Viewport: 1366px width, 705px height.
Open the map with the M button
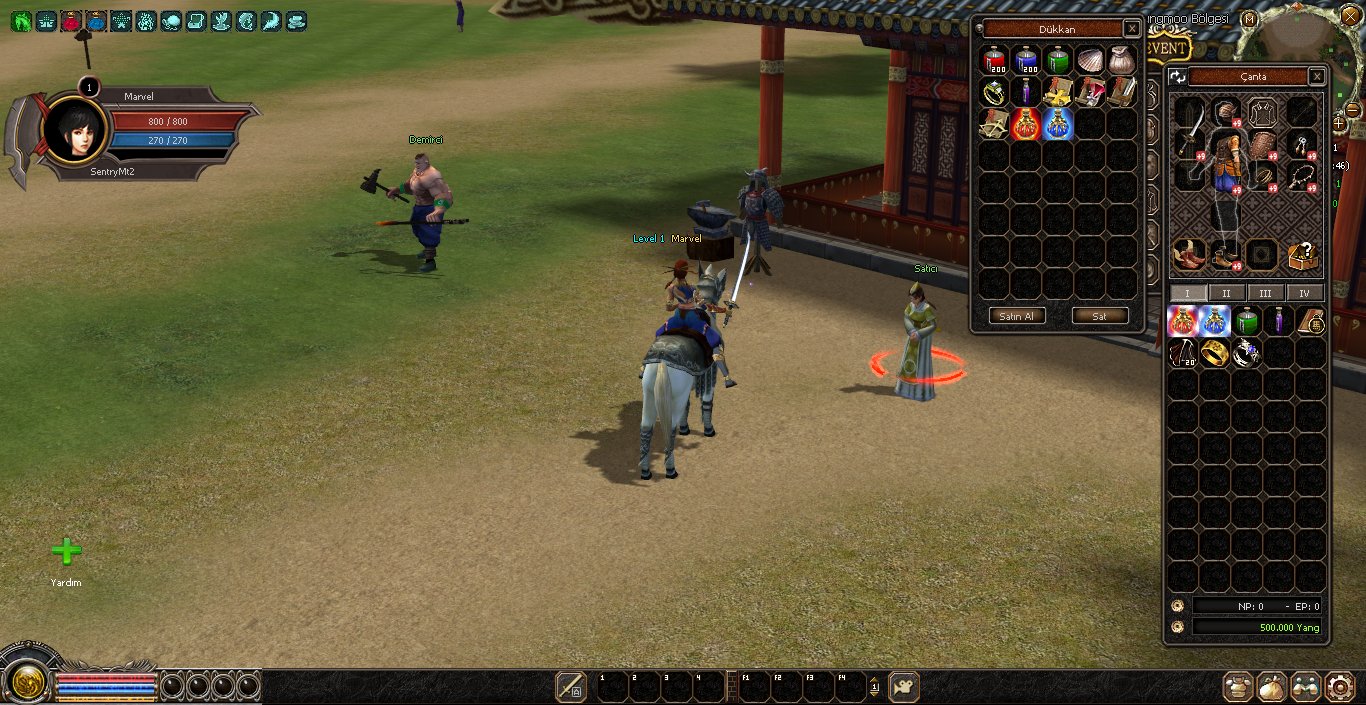tap(1248, 19)
